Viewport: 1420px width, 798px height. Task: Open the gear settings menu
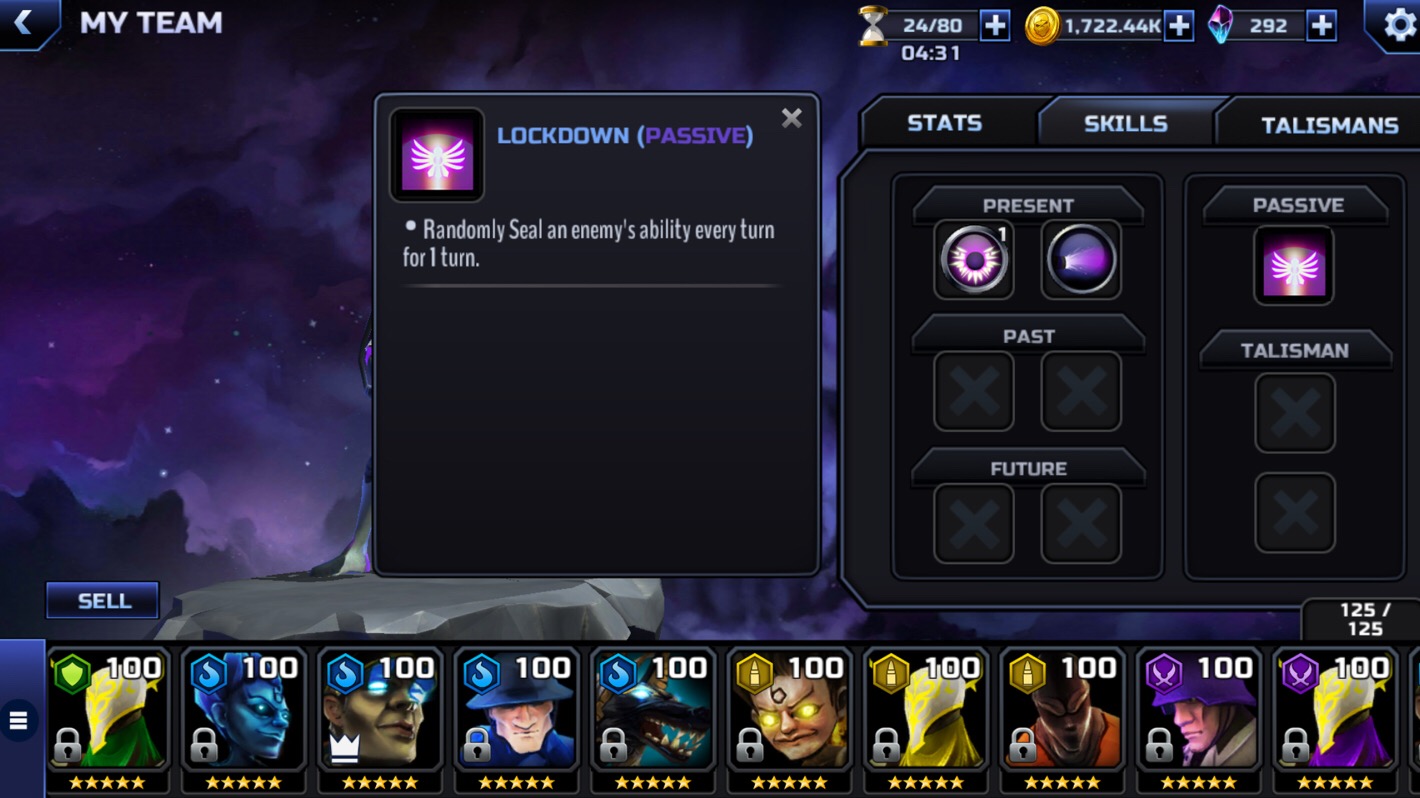1399,24
